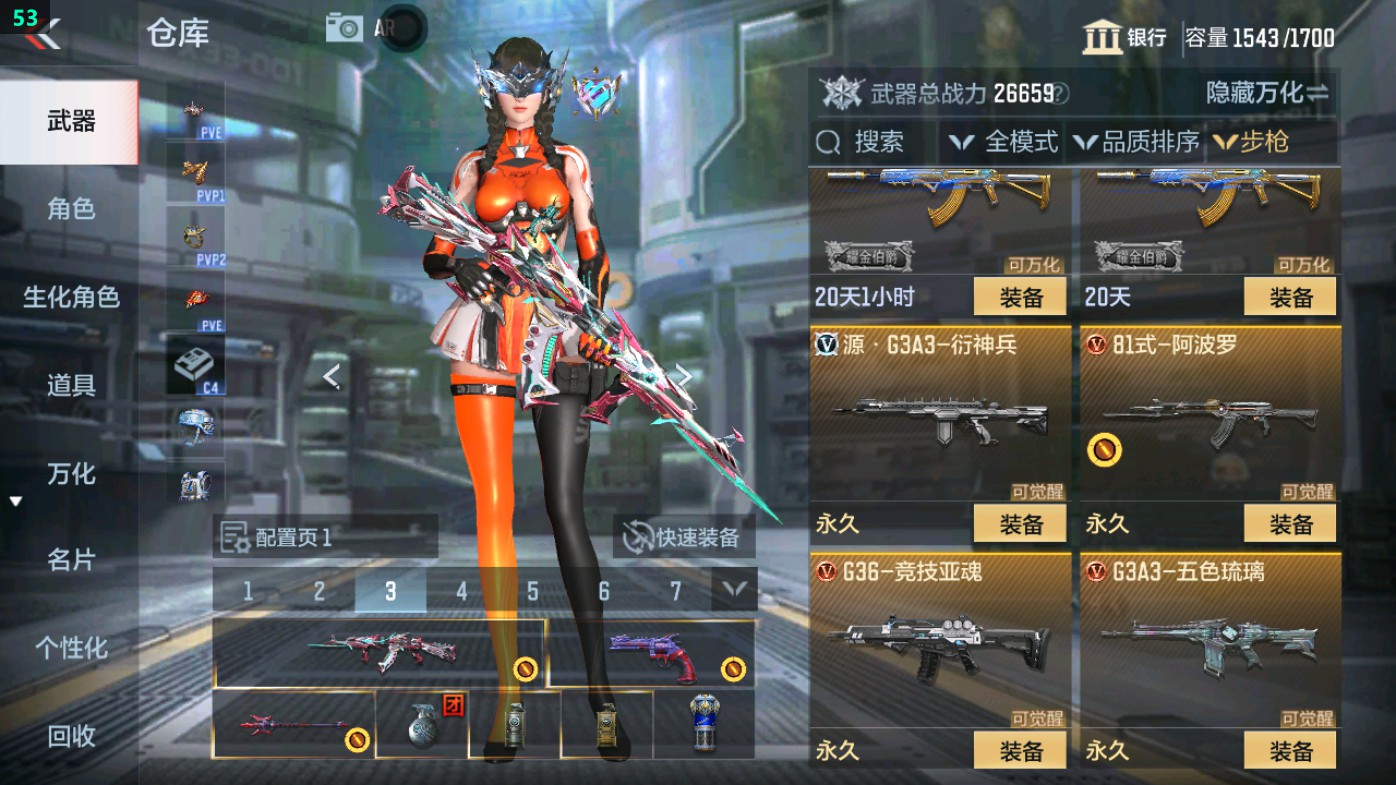
Task: Click the AR camera icon
Action: [x=344, y=28]
